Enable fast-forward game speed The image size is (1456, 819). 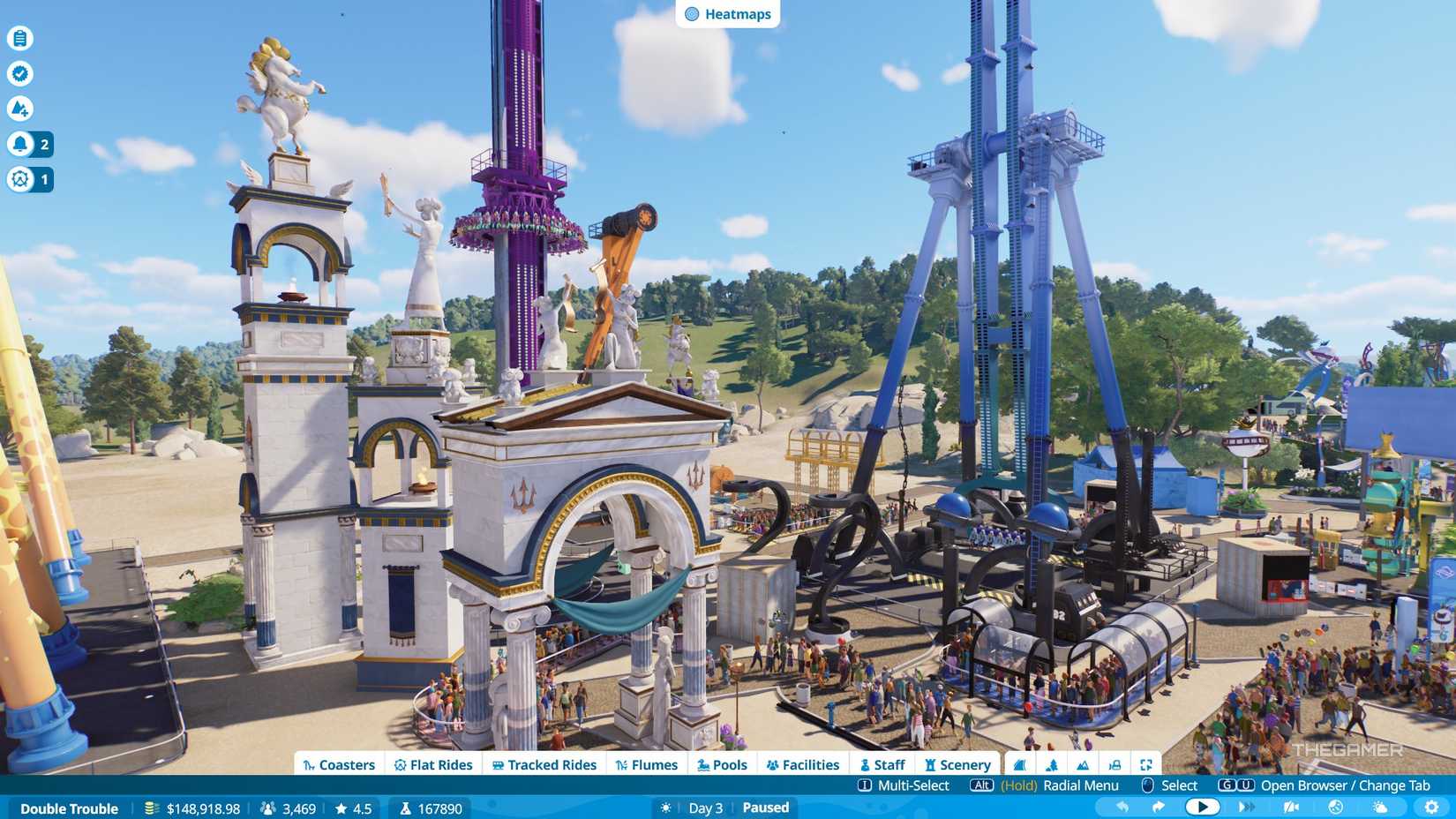pyautogui.click(x=1247, y=806)
